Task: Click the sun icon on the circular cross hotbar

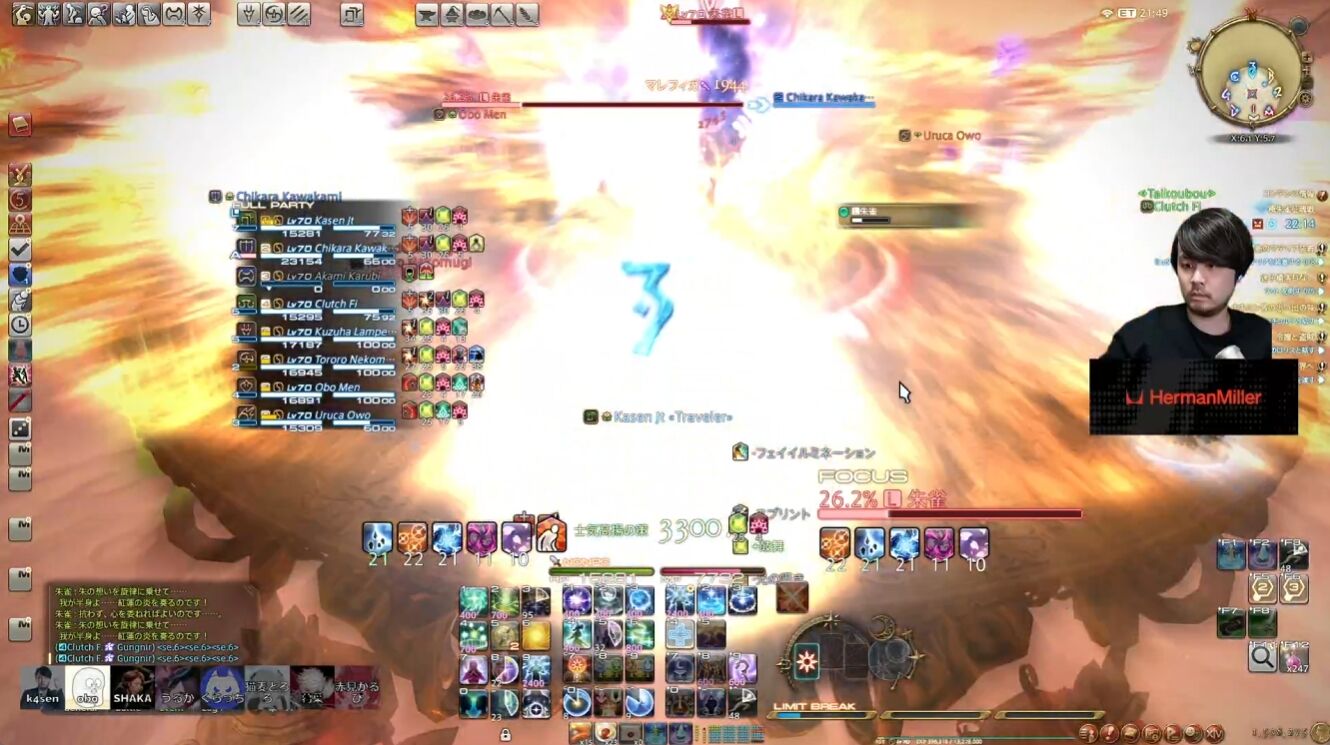Action: [x=807, y=660]
